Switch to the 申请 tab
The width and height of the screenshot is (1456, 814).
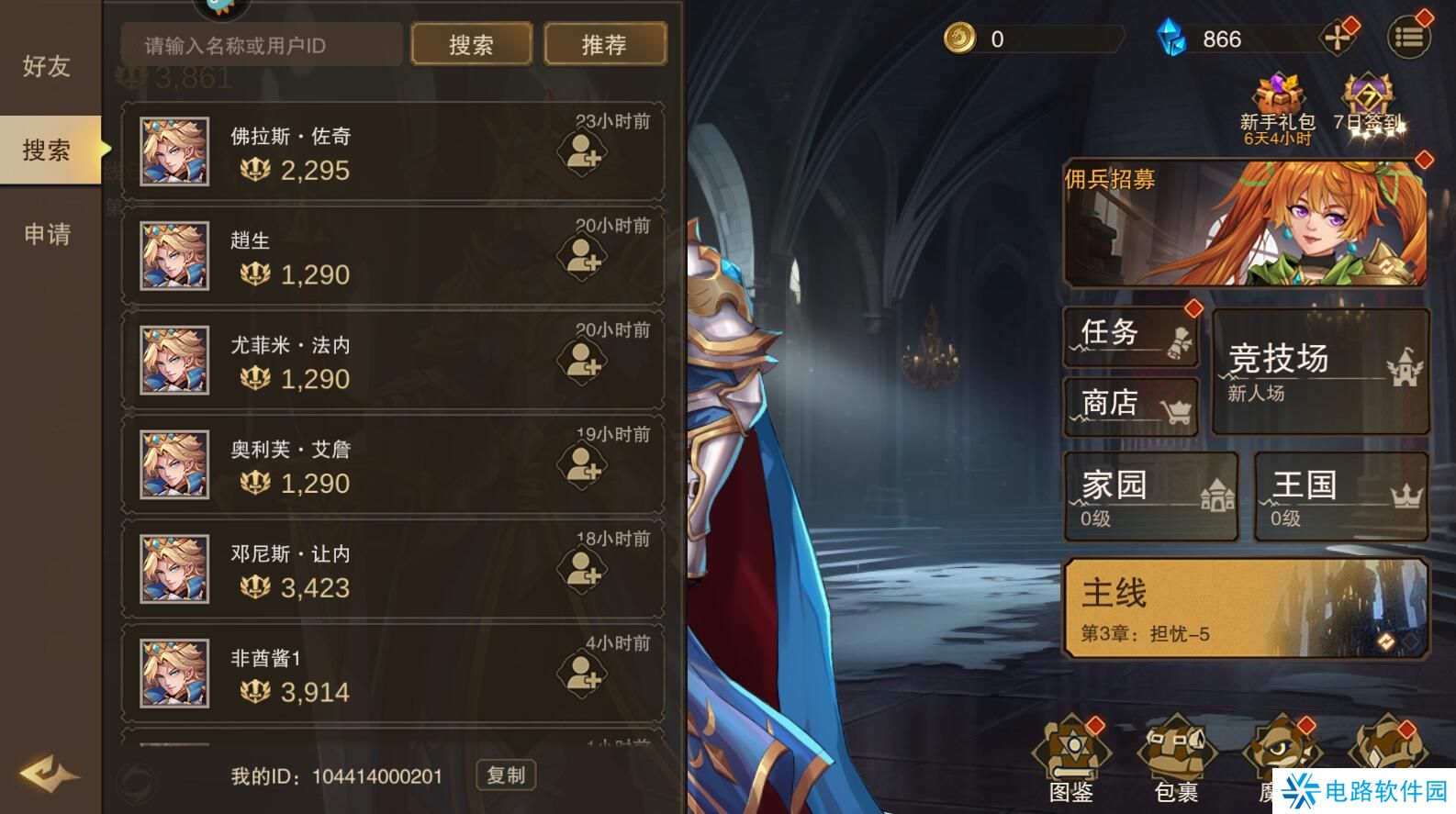(x=48, y=236)
